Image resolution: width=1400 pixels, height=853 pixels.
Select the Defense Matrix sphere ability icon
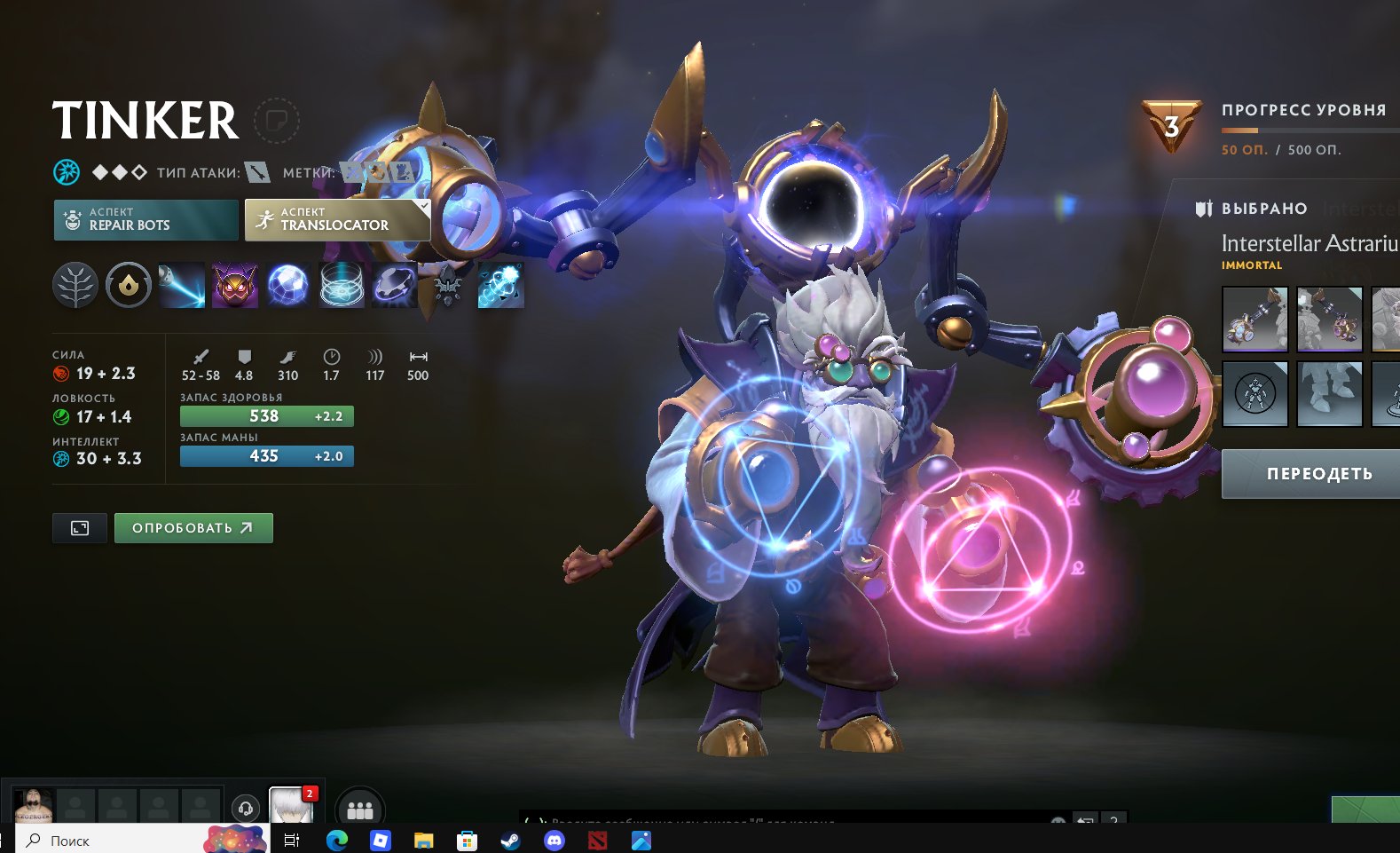(287, 286)
